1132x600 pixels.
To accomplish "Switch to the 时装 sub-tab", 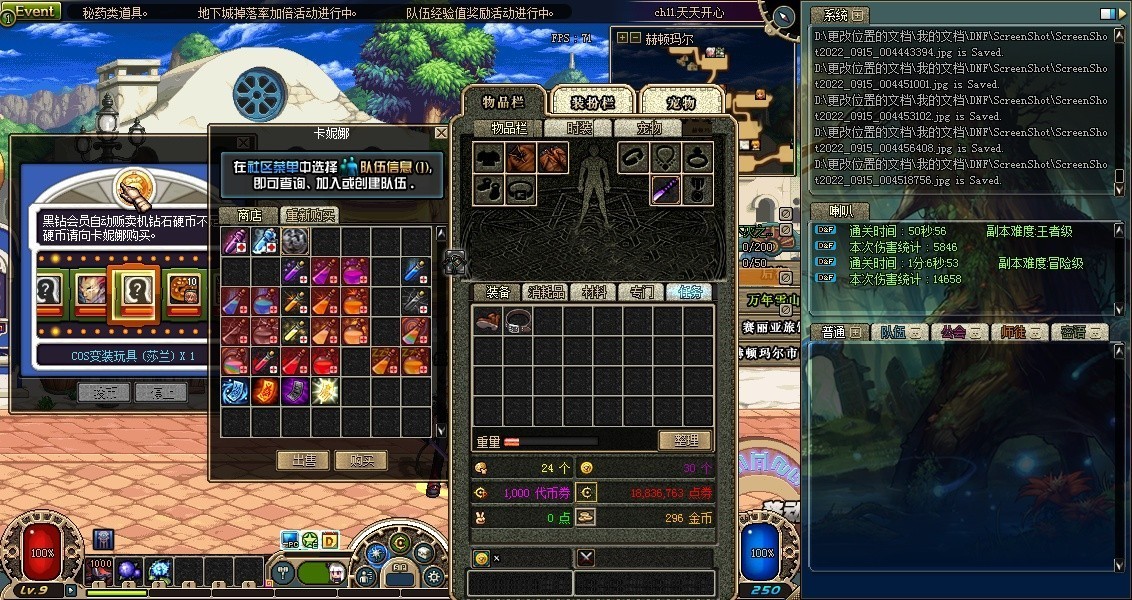I will pos(579,128).
